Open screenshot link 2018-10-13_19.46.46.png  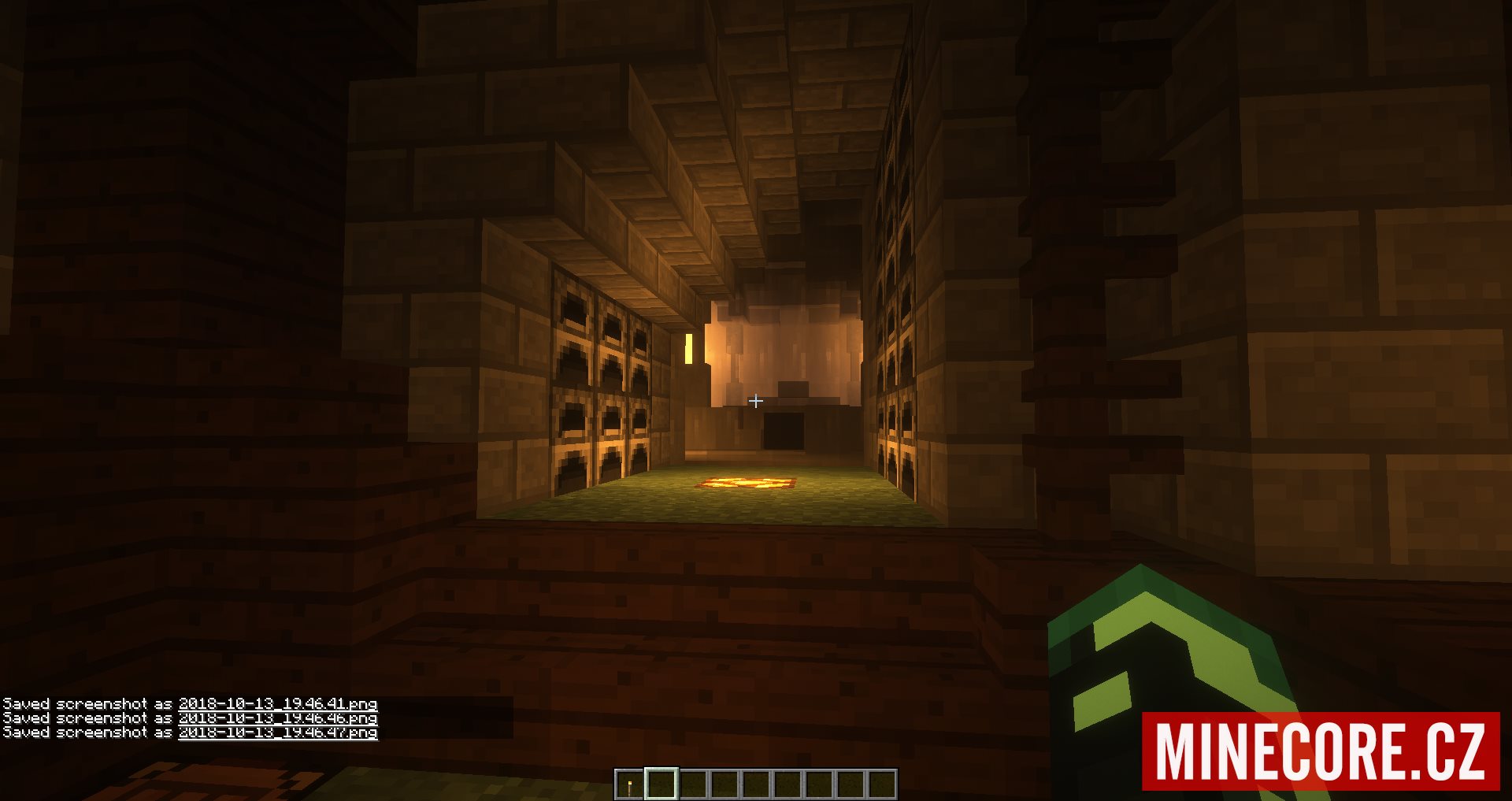click(277, 718)
